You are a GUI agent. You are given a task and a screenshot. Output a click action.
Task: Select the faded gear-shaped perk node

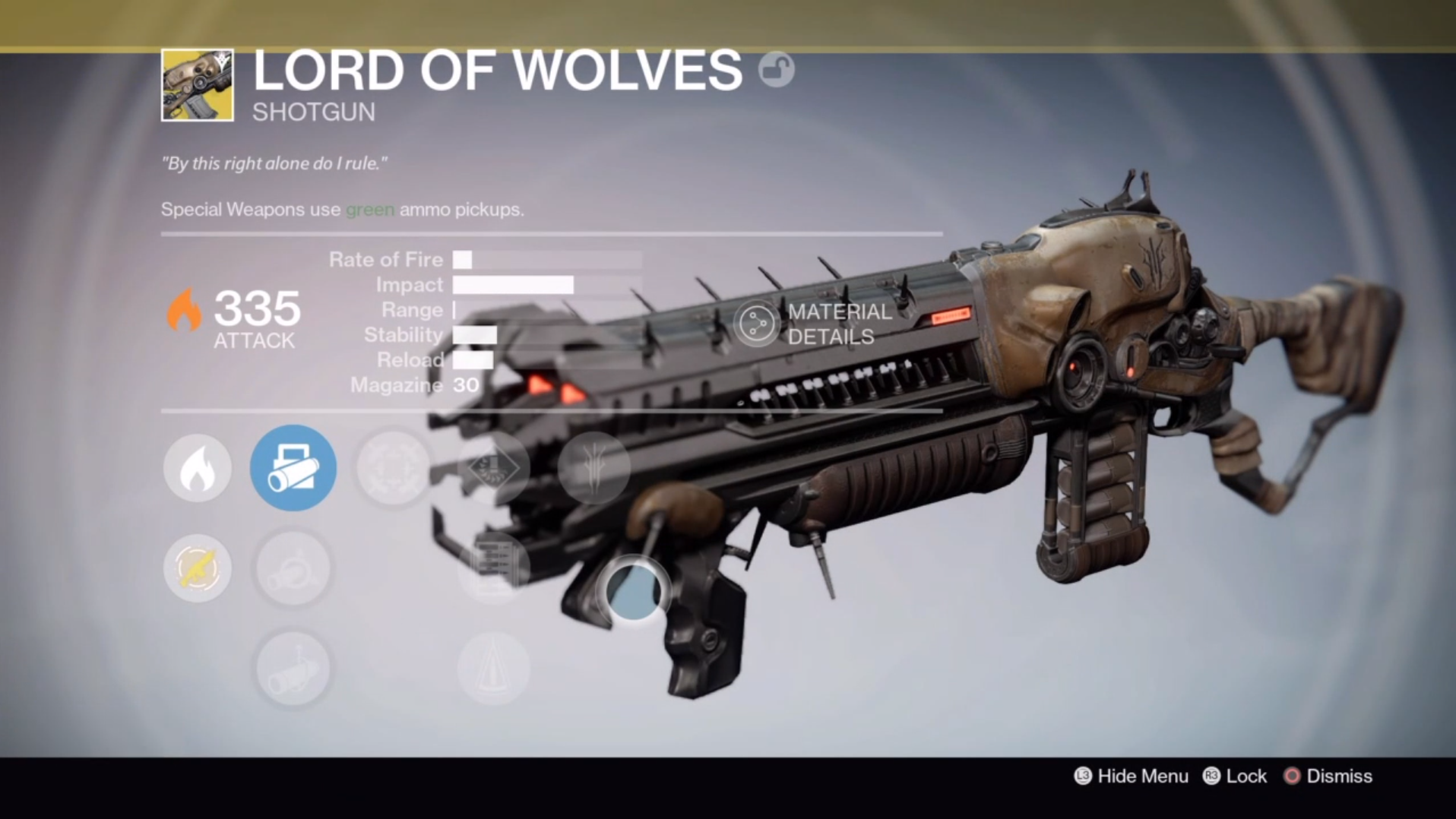393,468
